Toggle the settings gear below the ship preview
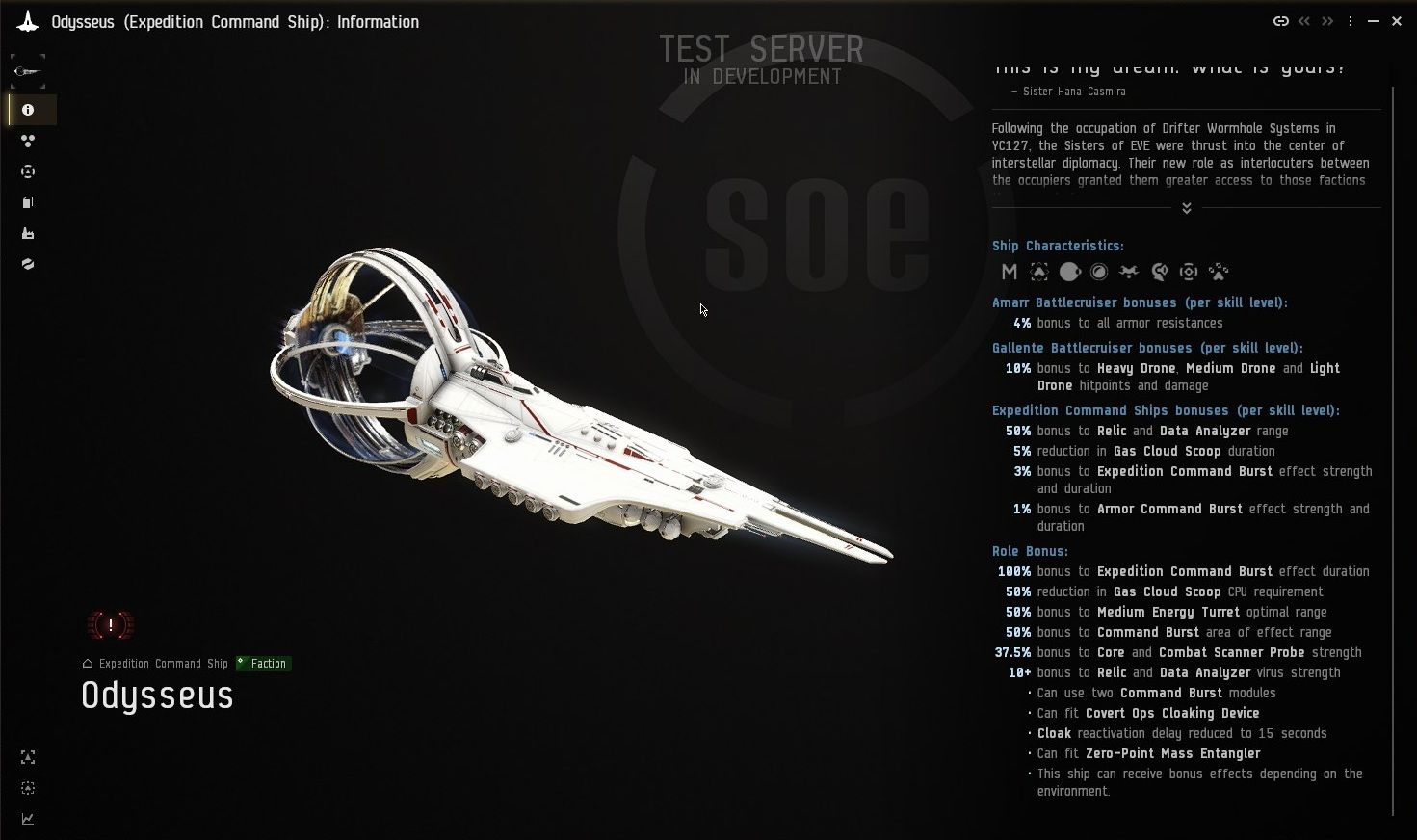 pyautogui.click(x=27, y=788)
